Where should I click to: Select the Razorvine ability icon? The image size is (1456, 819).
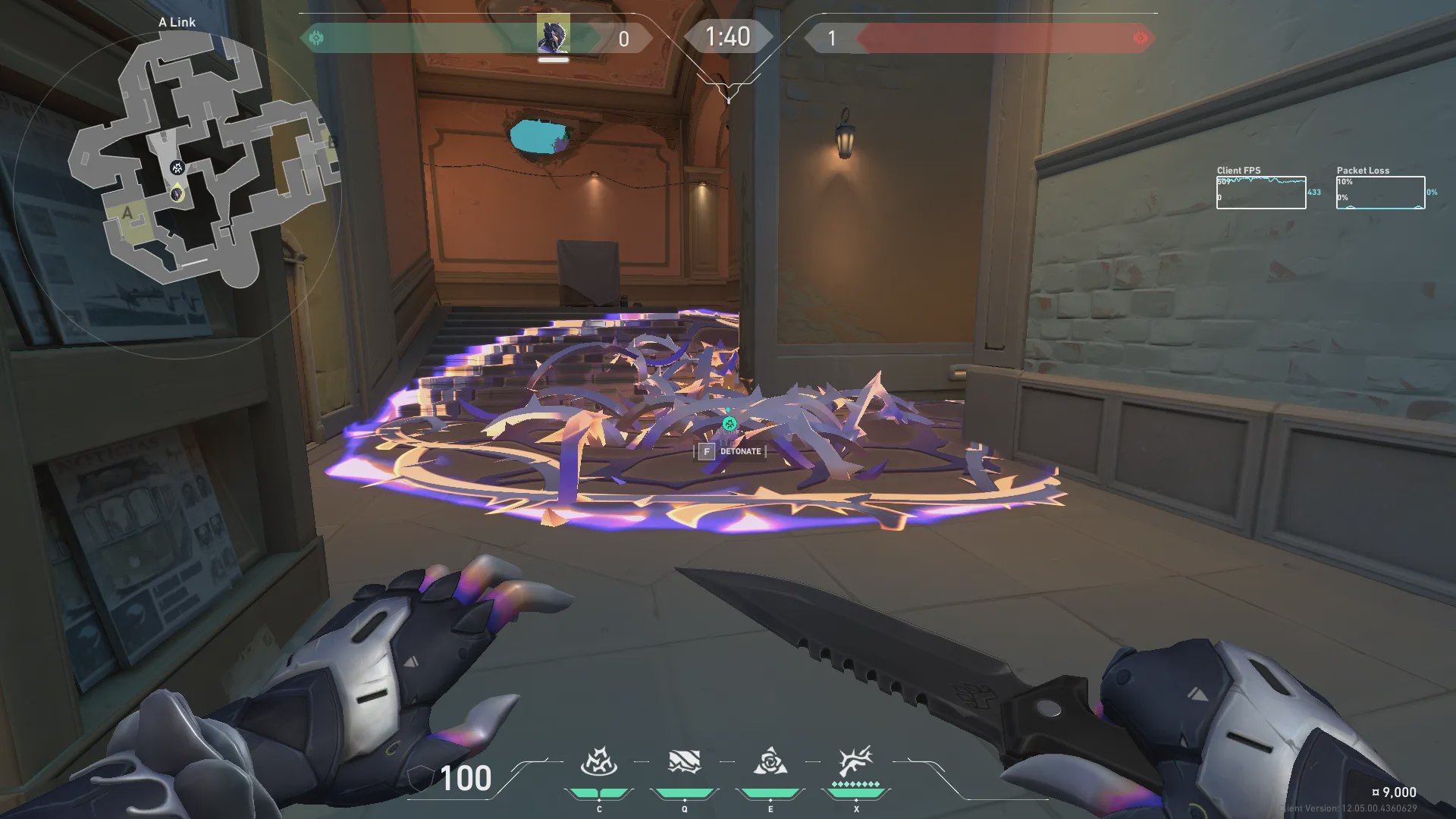pos(599,761)
